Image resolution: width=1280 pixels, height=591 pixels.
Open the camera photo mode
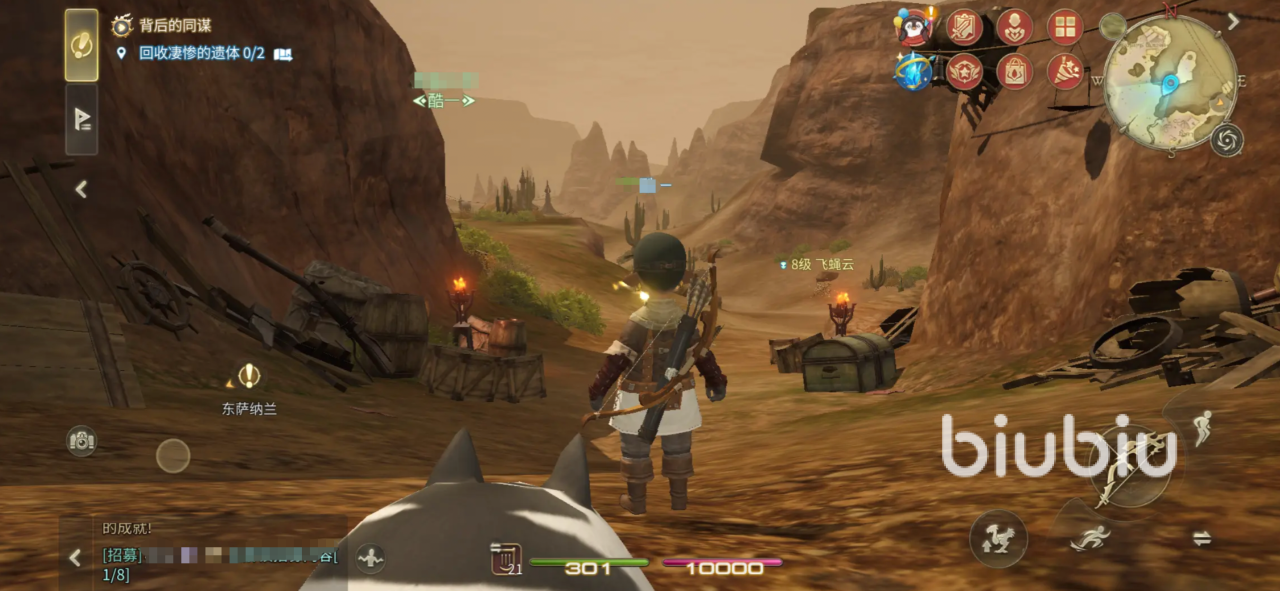pos(81,440)
